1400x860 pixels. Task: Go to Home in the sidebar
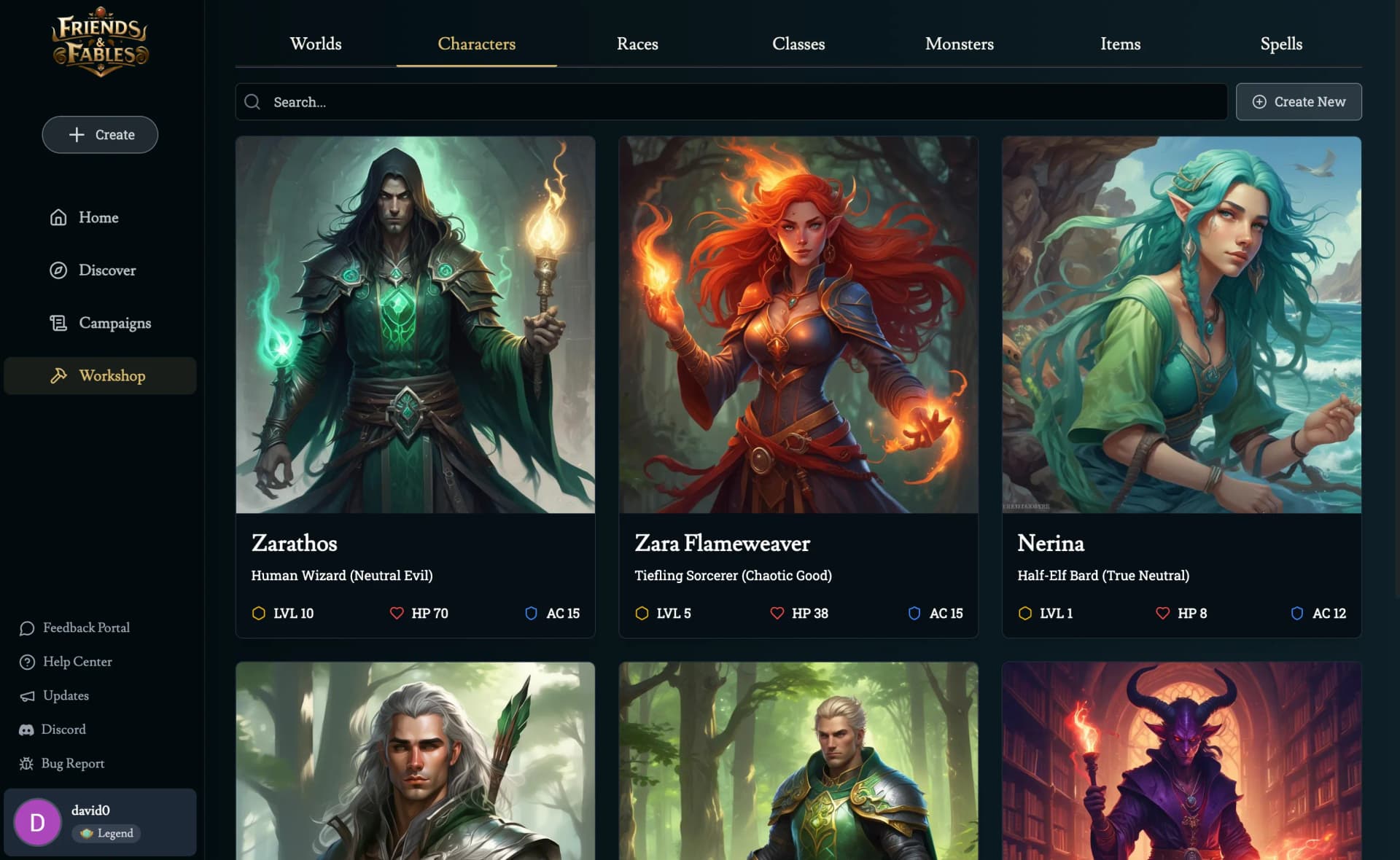98,217
